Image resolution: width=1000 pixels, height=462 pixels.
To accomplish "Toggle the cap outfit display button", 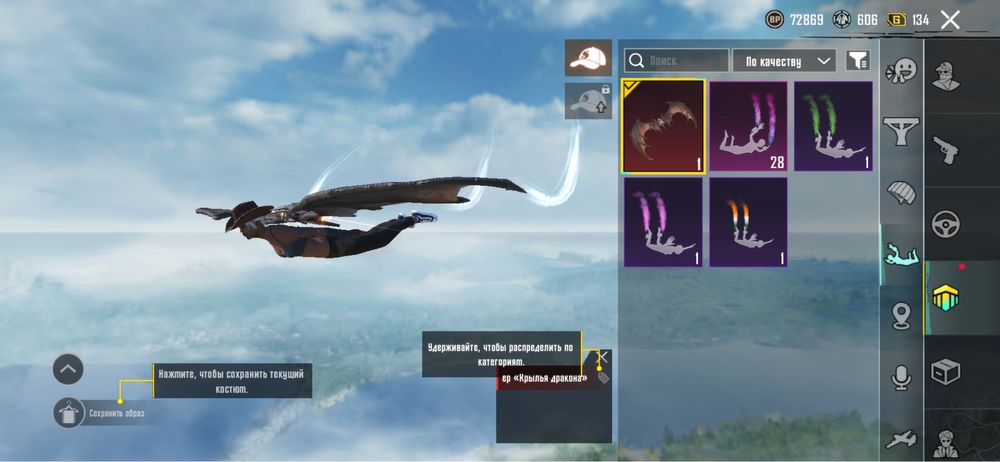I will tap(588, 58).
